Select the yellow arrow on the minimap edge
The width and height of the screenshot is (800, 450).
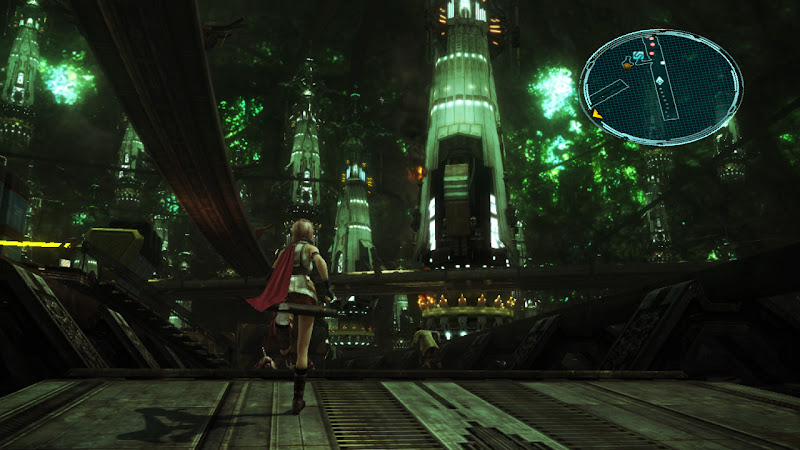pyautogui.click(x=597, y=115)
